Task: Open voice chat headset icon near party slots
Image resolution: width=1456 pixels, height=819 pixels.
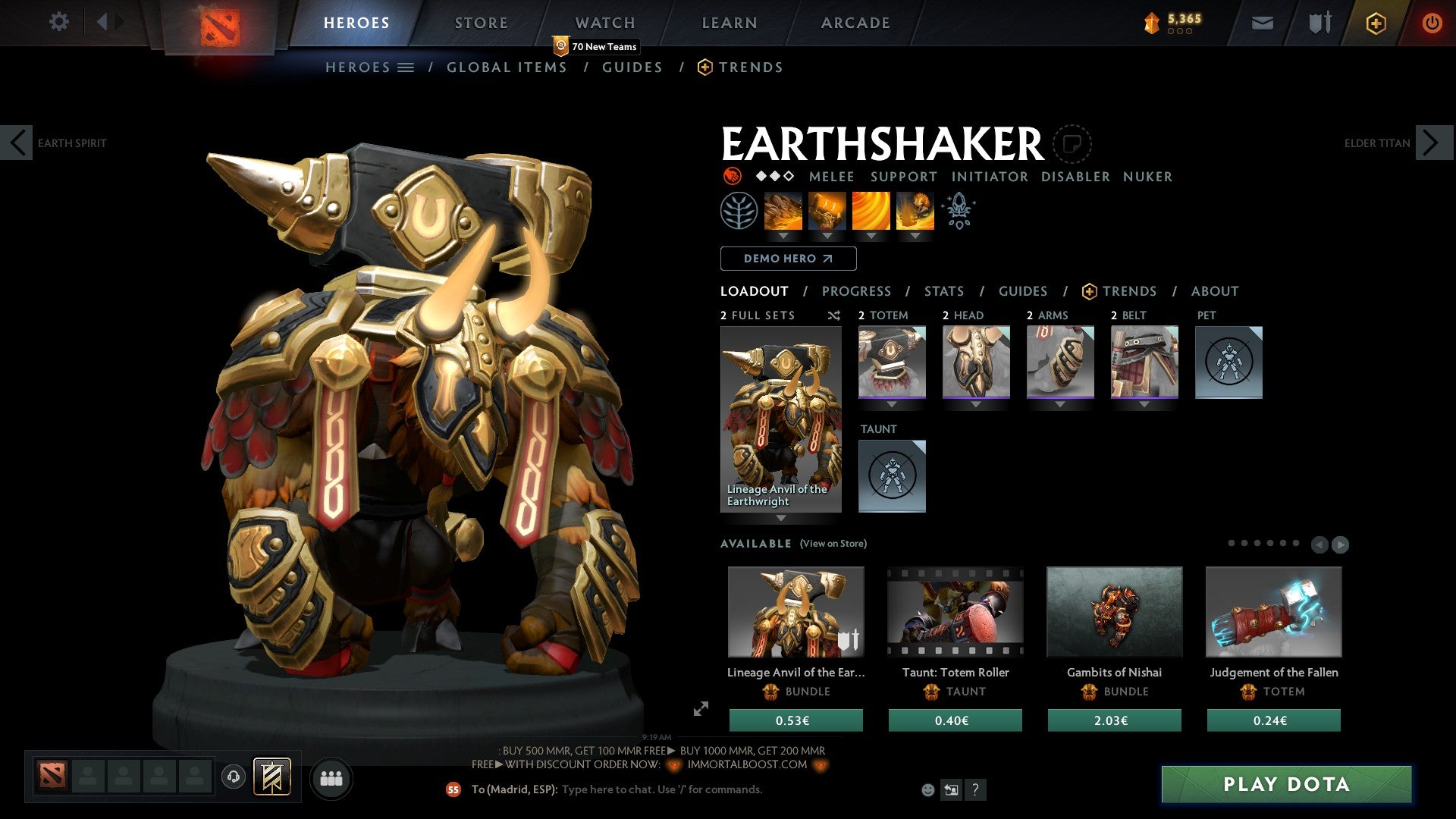Action: 234,777
